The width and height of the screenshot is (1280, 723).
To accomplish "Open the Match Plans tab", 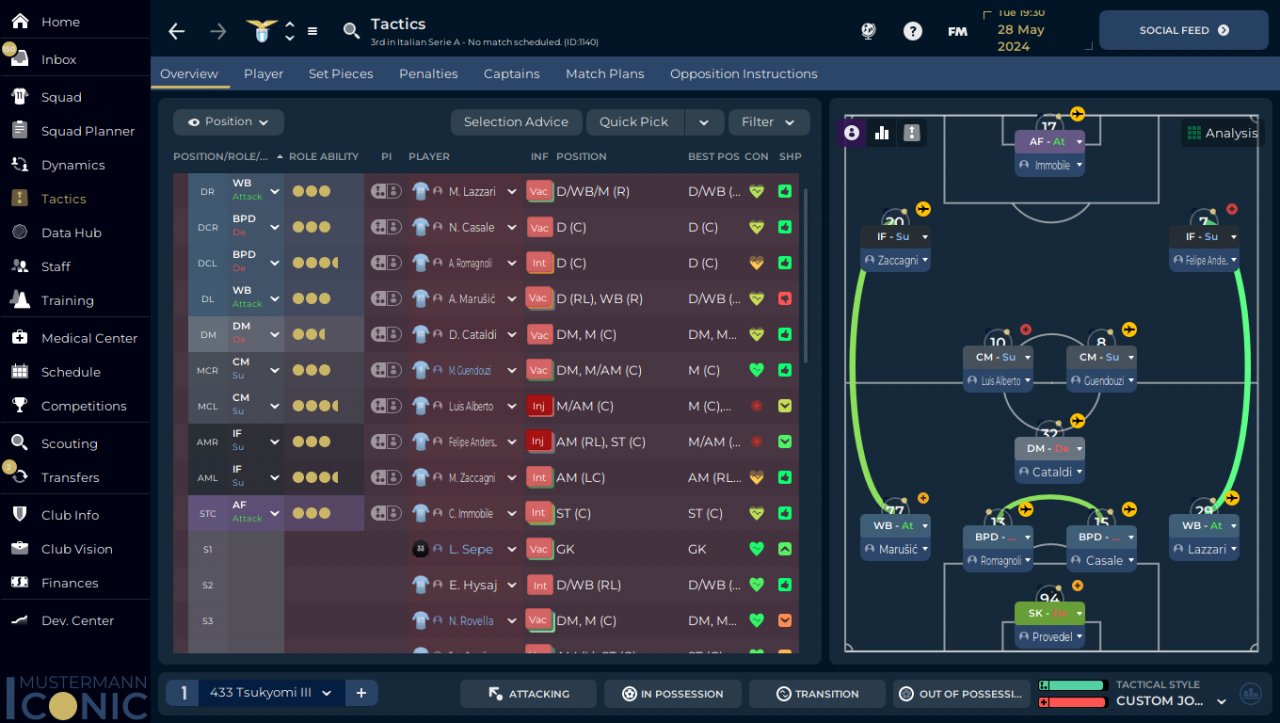I will pyautogui.click(x=604, y=74).
